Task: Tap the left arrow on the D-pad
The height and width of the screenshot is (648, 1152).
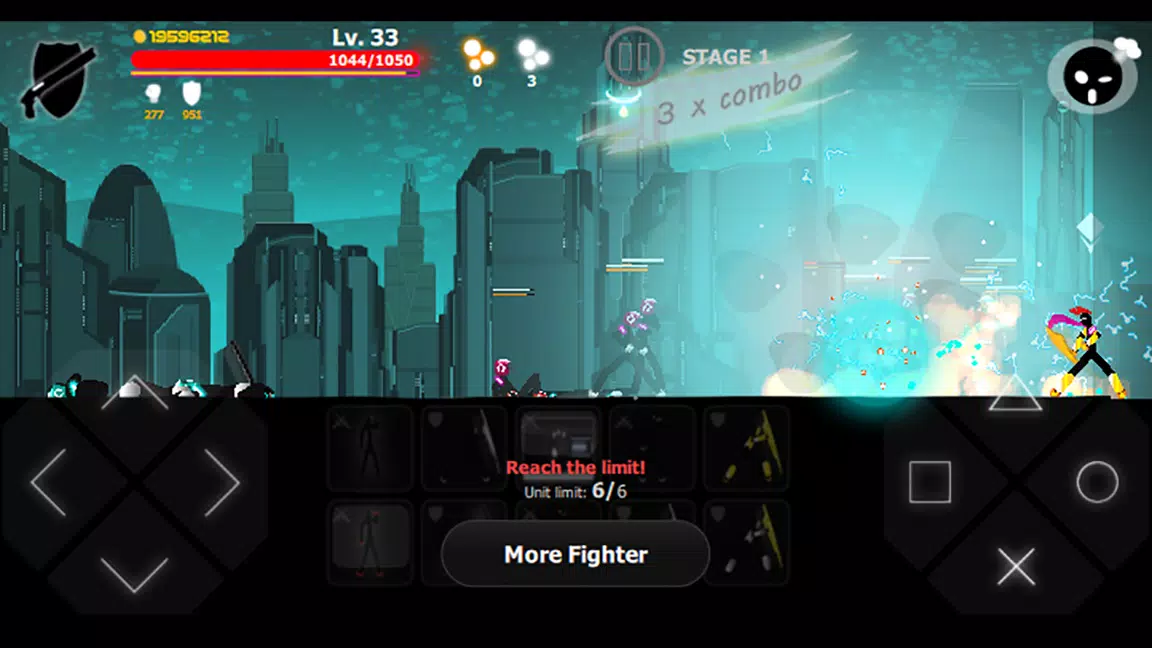Action: click(x=50, y=482)
